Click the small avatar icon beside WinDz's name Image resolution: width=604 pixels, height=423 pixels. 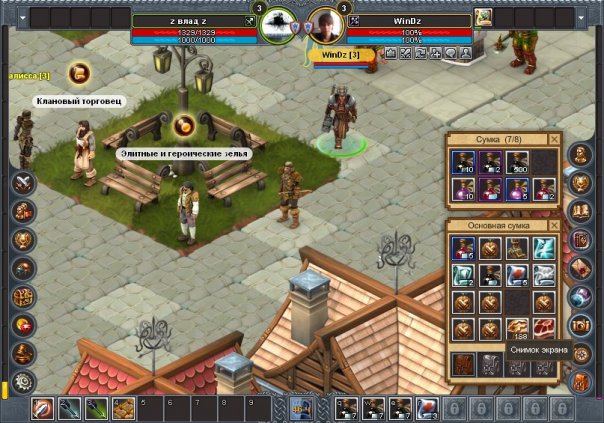[x=482, y=16]
